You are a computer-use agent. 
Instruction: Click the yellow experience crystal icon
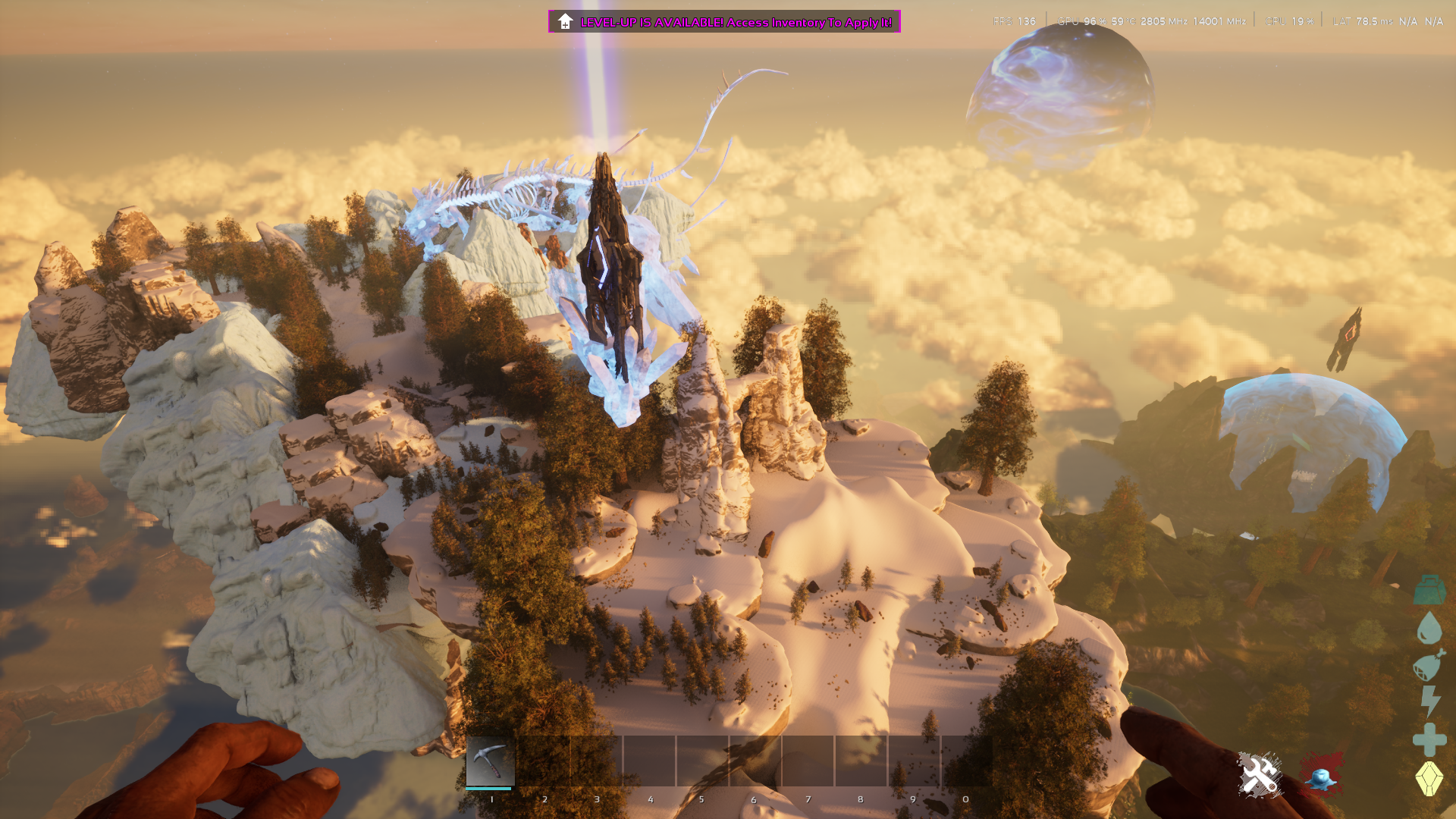click(1429, 778)
